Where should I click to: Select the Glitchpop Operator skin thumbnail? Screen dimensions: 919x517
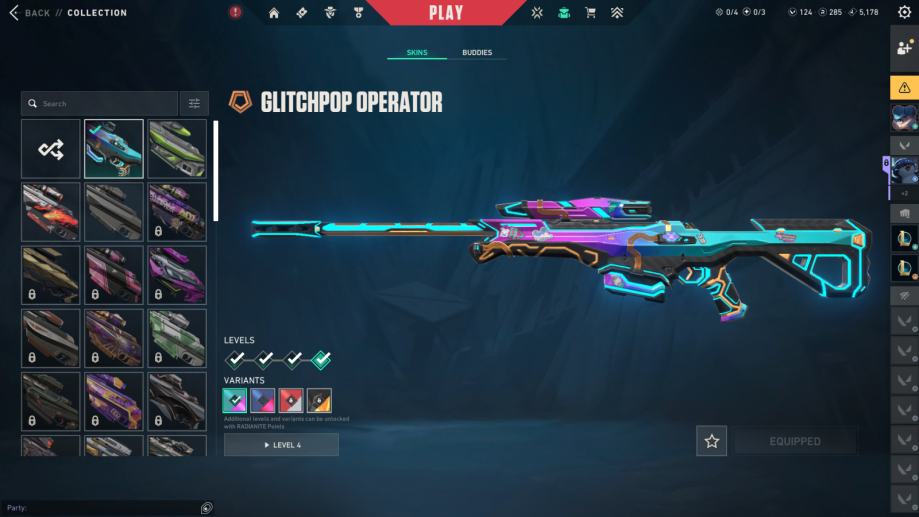tap(114, 149)
